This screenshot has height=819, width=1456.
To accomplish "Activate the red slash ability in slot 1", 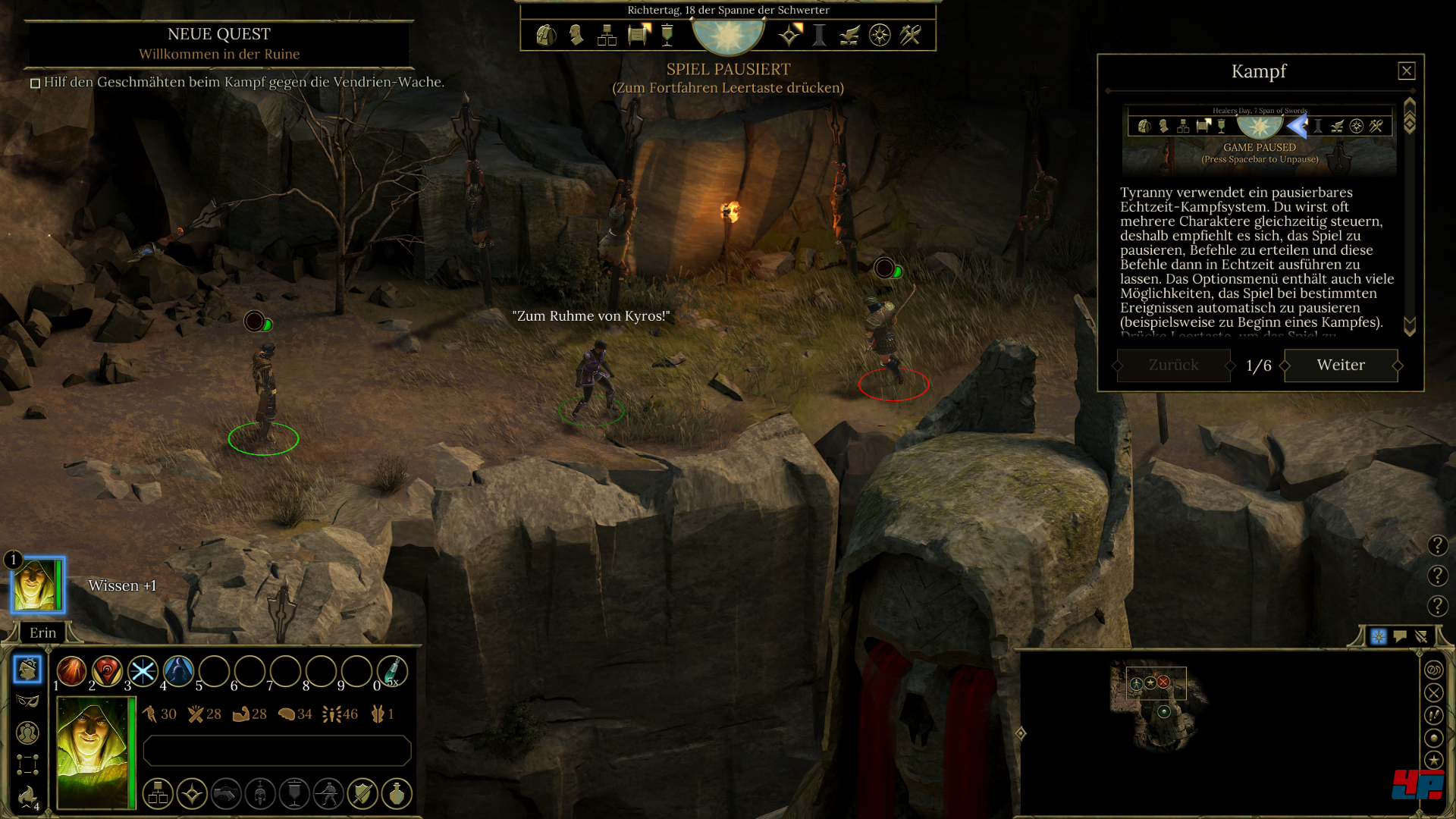I will point(71,671).
